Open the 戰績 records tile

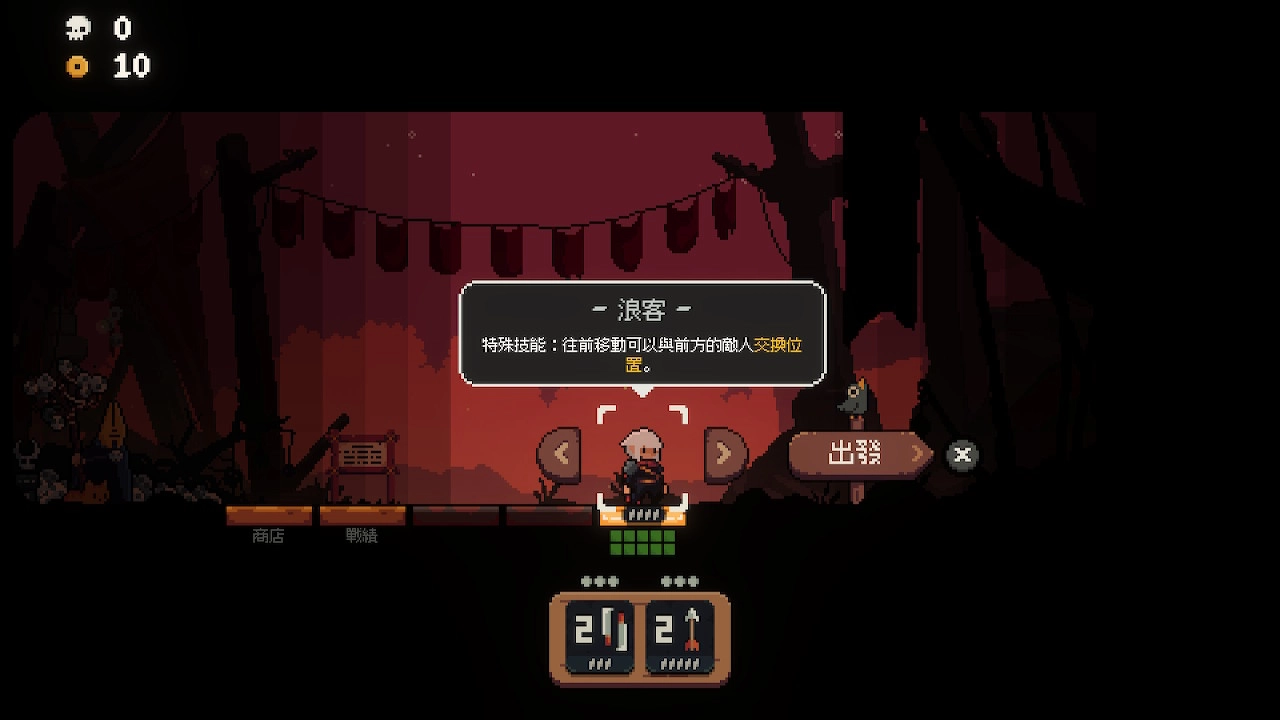(362, 517)
